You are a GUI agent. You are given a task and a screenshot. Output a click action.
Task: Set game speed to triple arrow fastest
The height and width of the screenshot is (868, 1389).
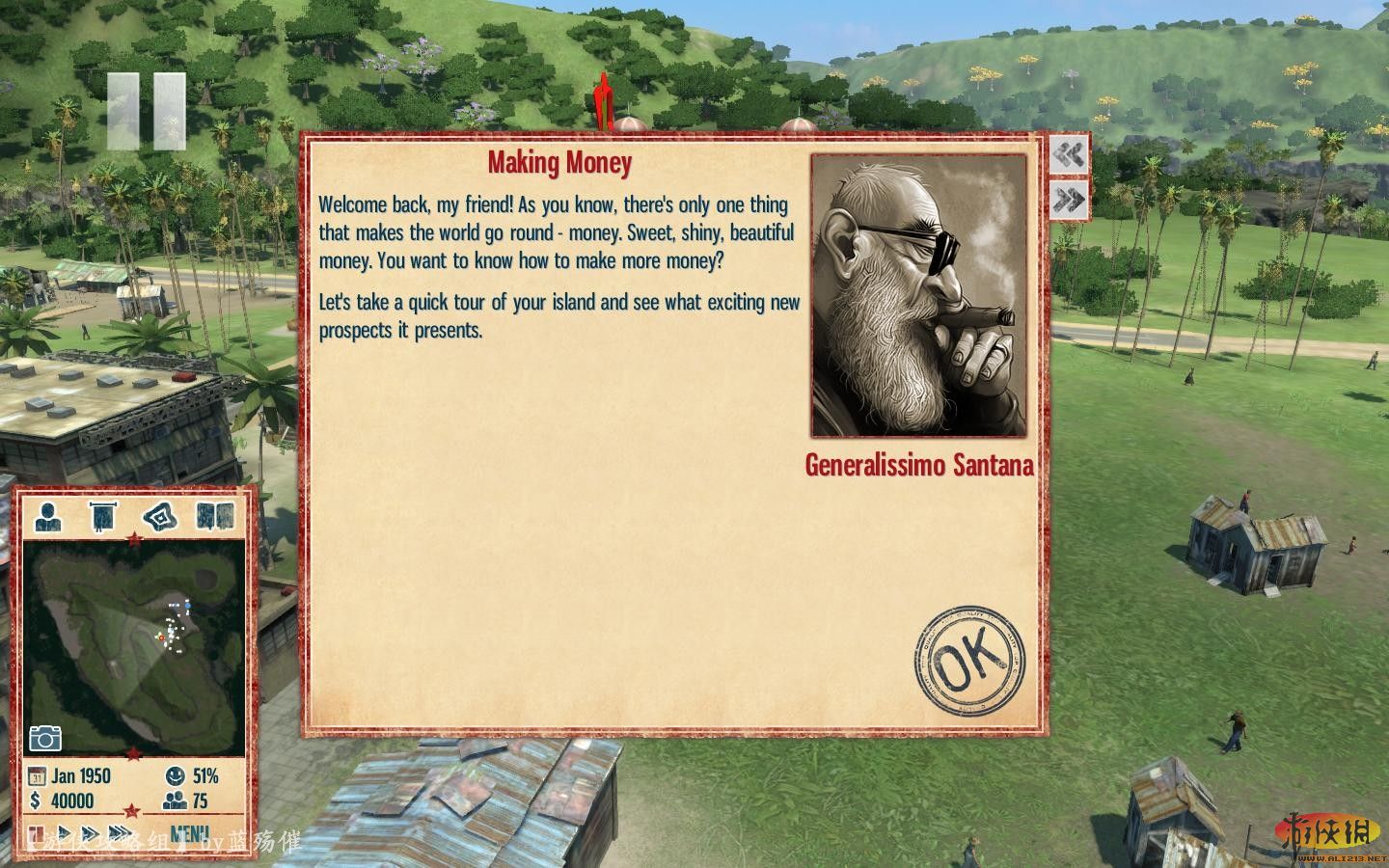click(x=121, y=833)
